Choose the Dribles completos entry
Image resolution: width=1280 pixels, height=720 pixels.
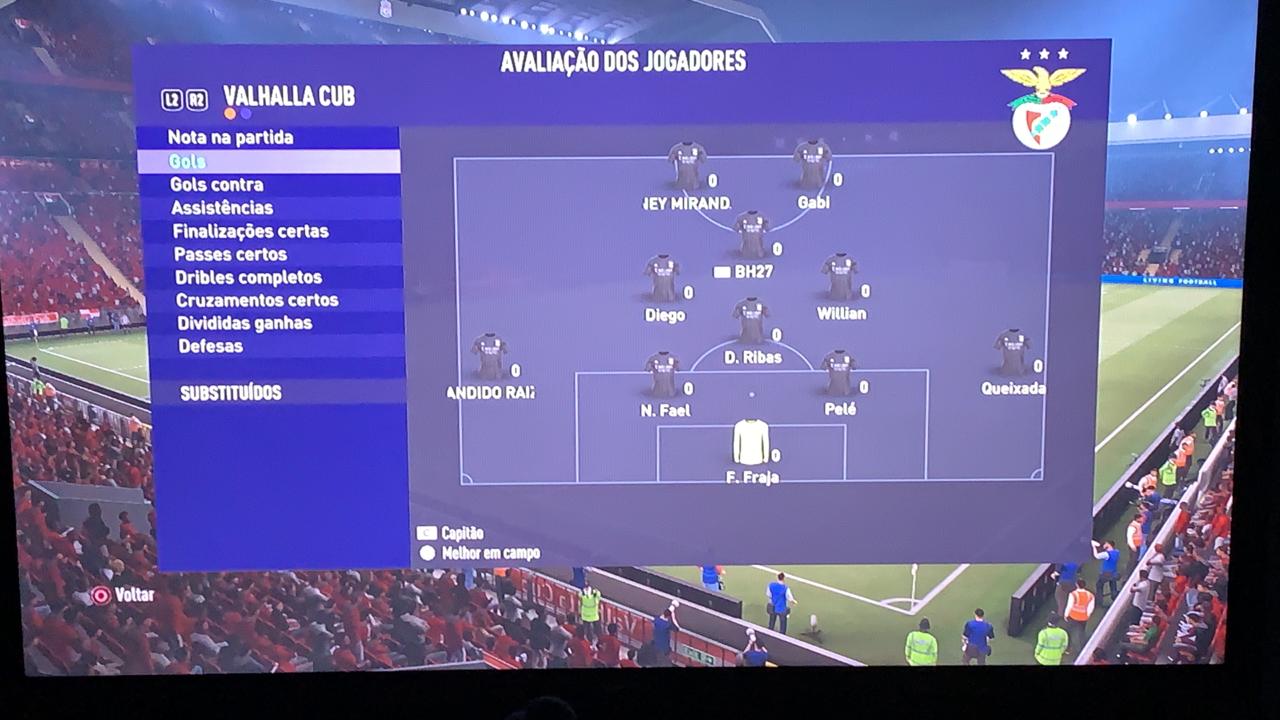248,277
